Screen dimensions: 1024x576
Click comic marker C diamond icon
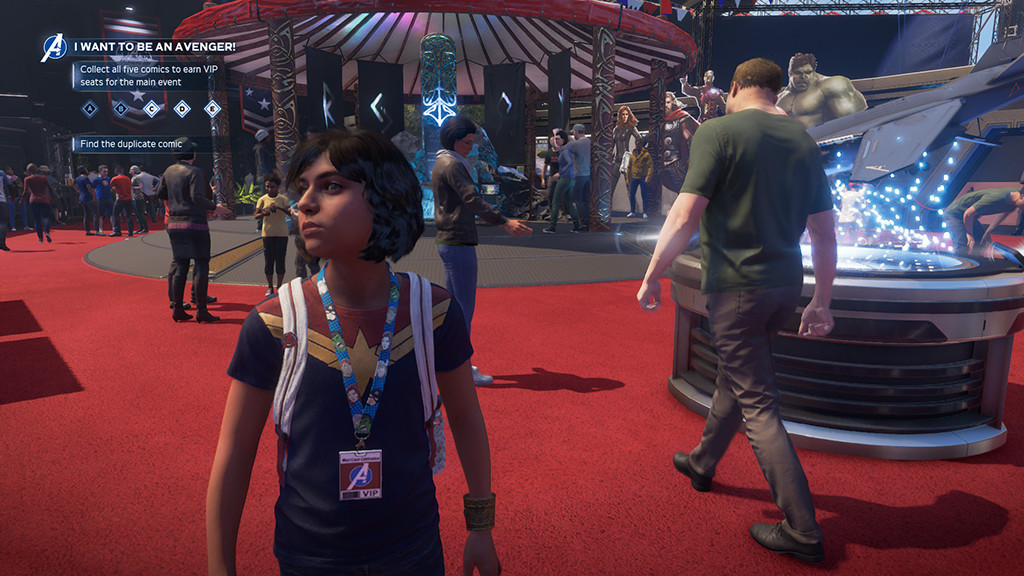pyautogui.click(x=151, y=109)
